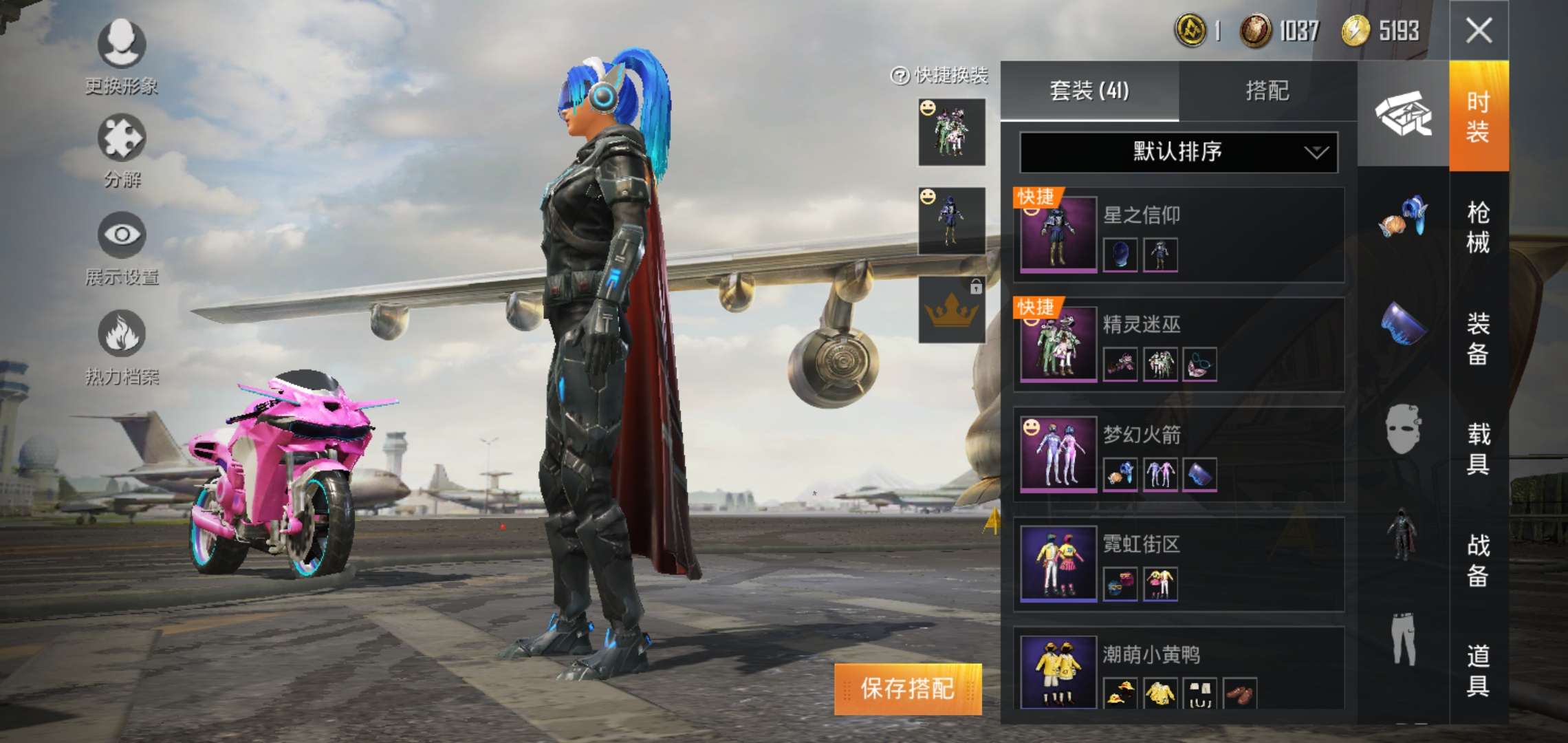This screenshot has height=743, width=1568.
Task: Open 展示设置 display settings
Action: [x=122, y=248]
